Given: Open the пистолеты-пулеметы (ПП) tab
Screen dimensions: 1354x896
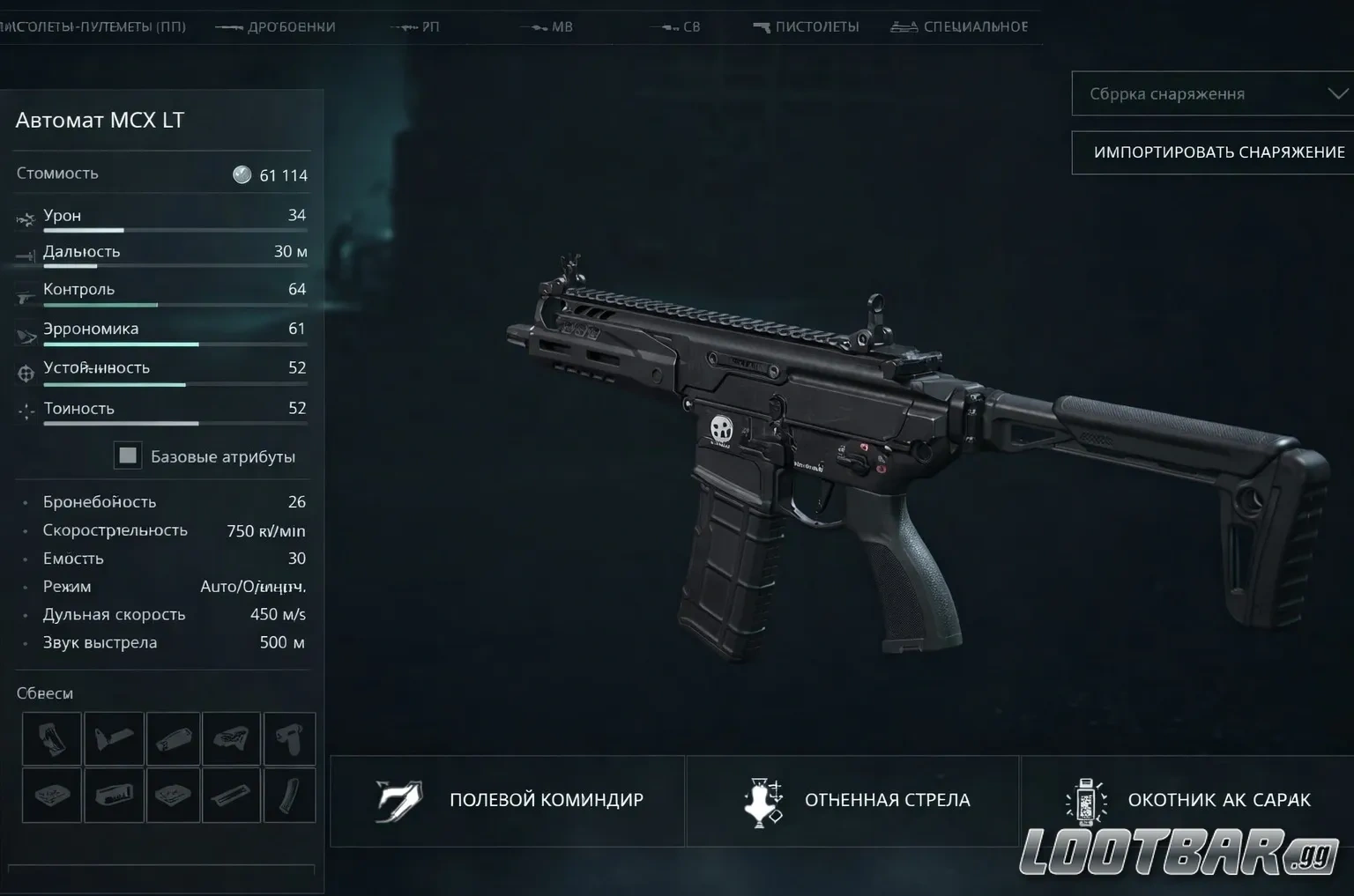Looking at the screenshot, I should pos(93,26).
